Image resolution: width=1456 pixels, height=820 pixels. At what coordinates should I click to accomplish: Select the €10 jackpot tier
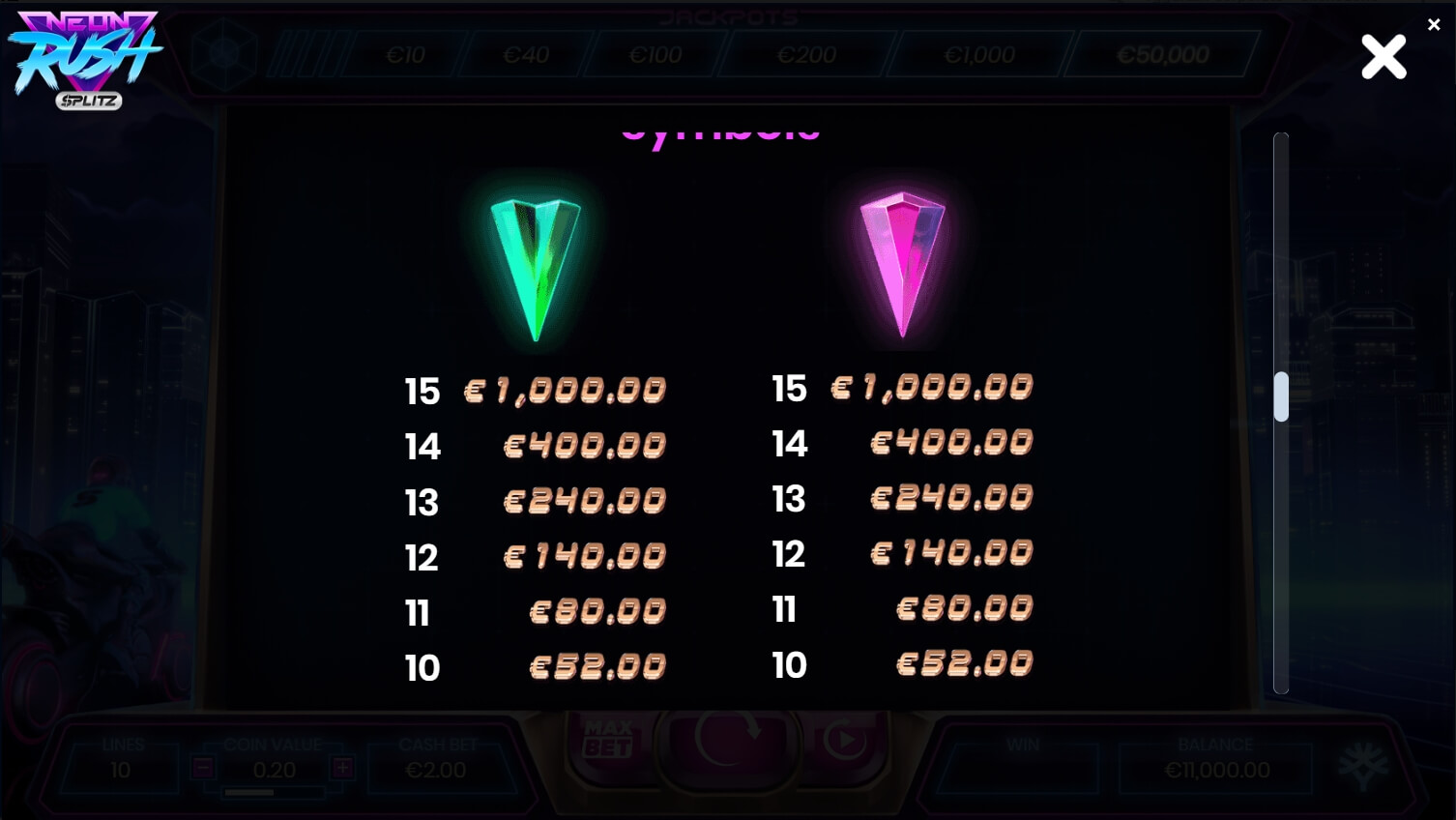406,55
